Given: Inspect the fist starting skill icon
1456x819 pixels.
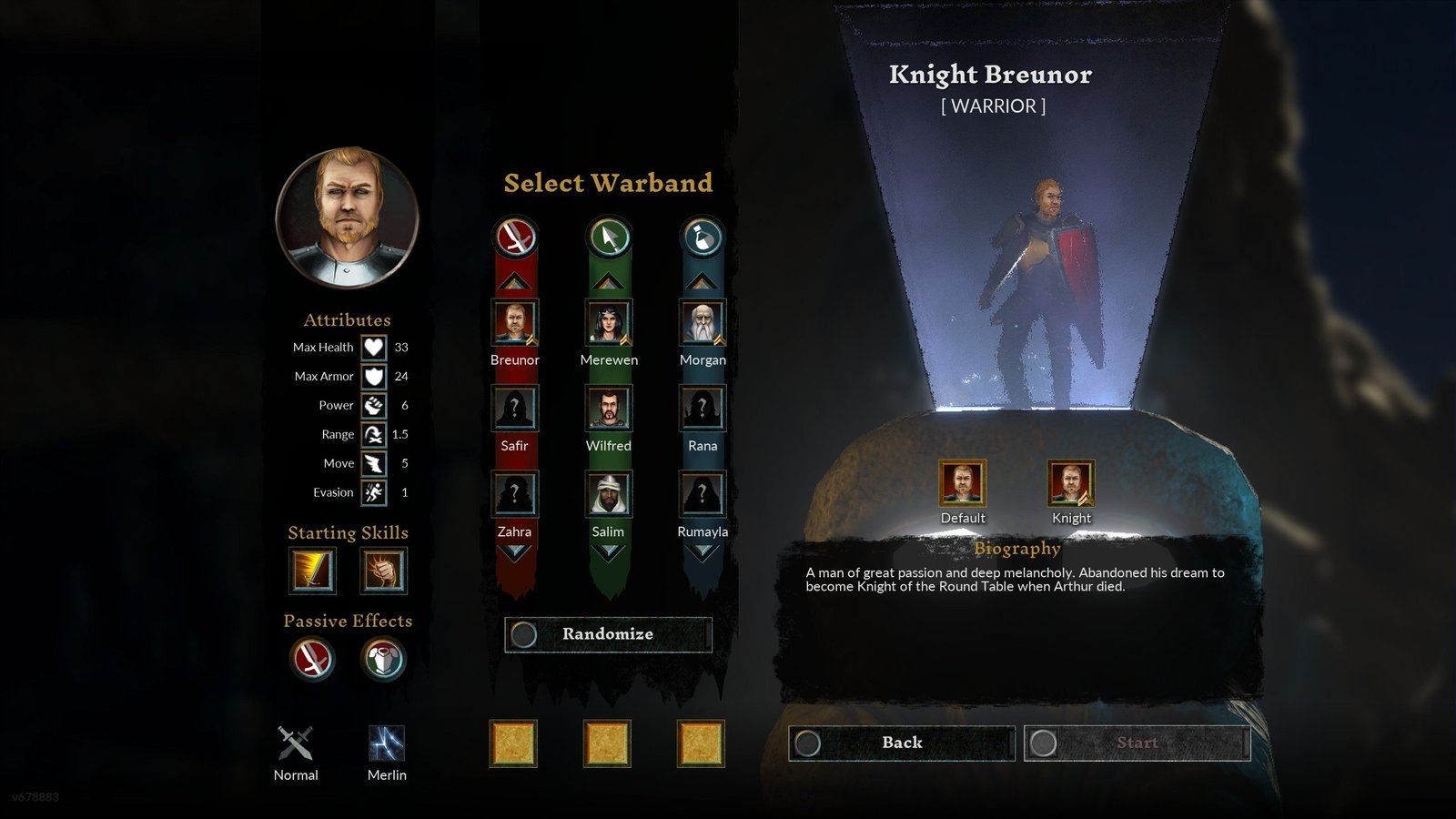Looking at the screenshot, I should [x=384, y=571].
